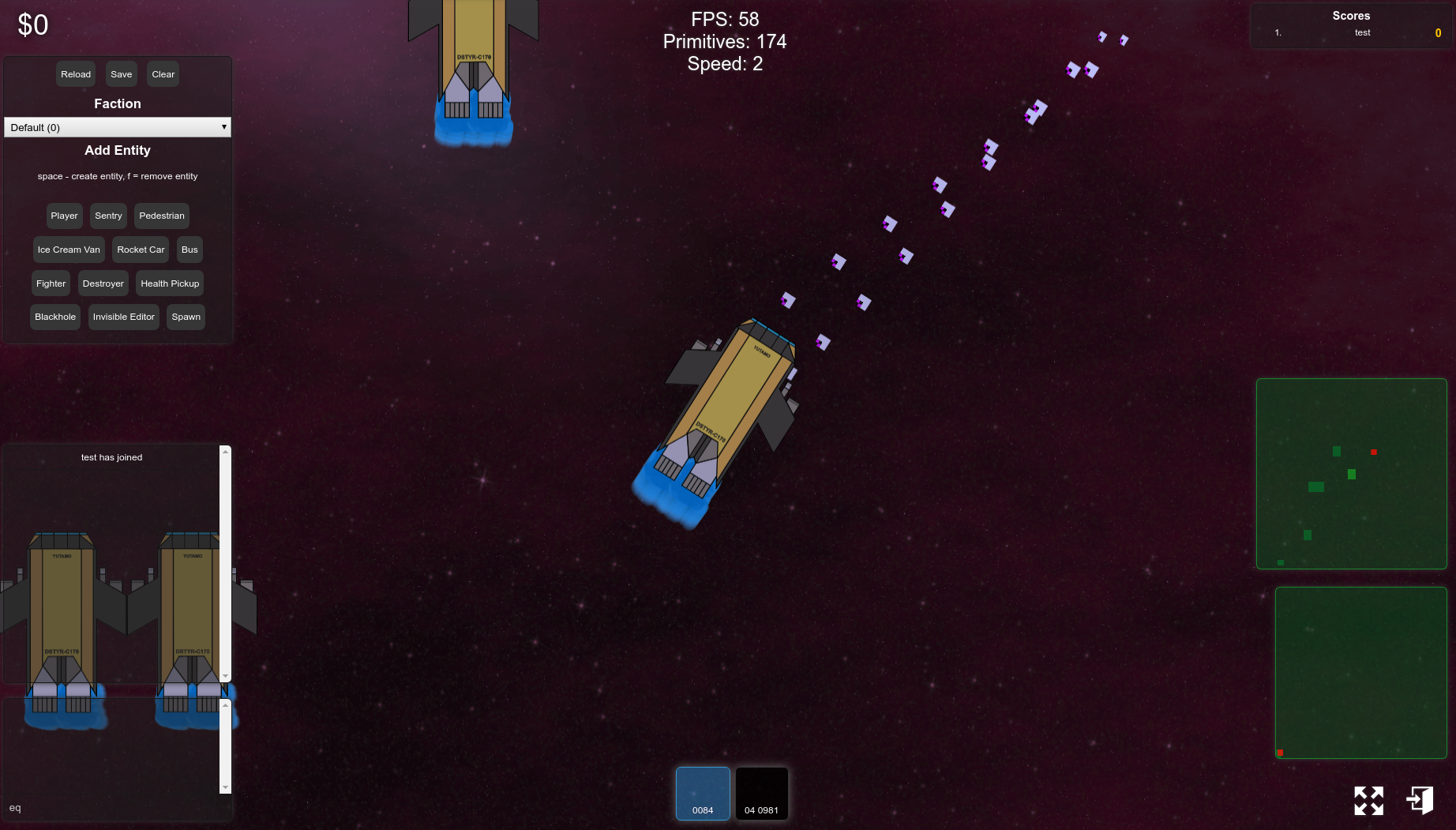
Task: Click the Reload button
Action: pyautogui.click(x=76, y=74)
